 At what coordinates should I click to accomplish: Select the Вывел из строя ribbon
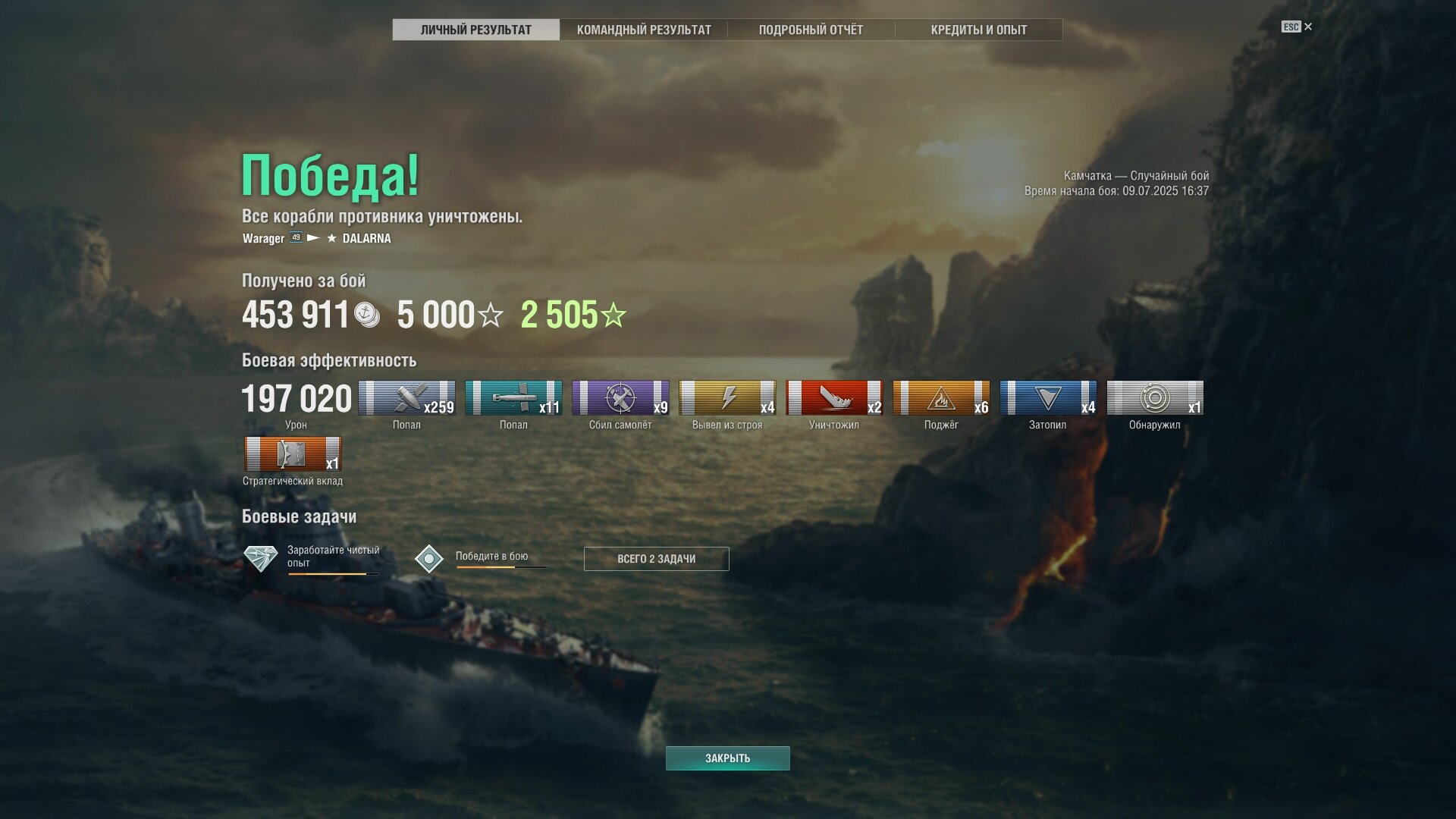(x=727, y=398)
